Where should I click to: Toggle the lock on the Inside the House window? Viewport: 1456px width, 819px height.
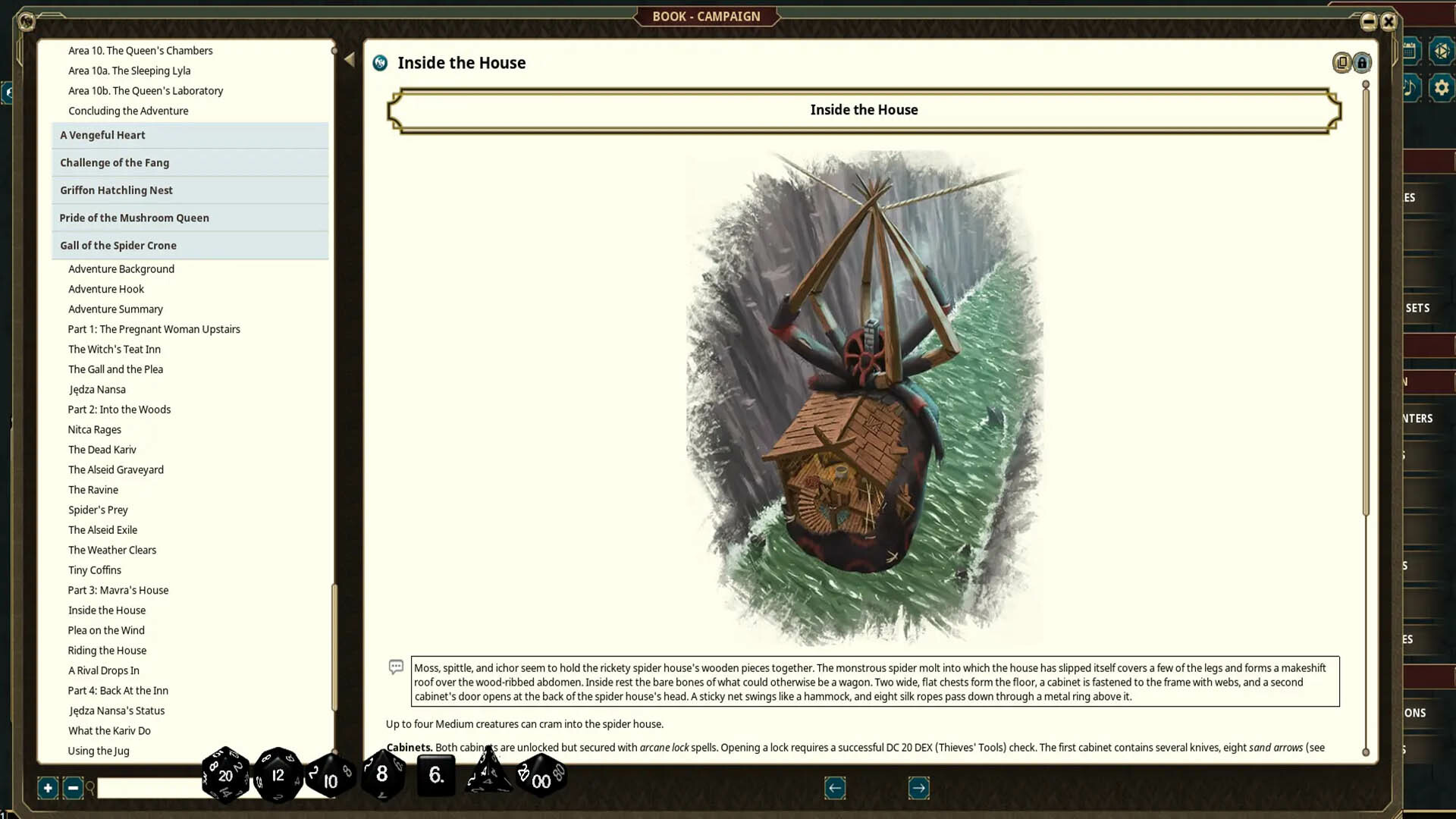tap(1362, 63)
